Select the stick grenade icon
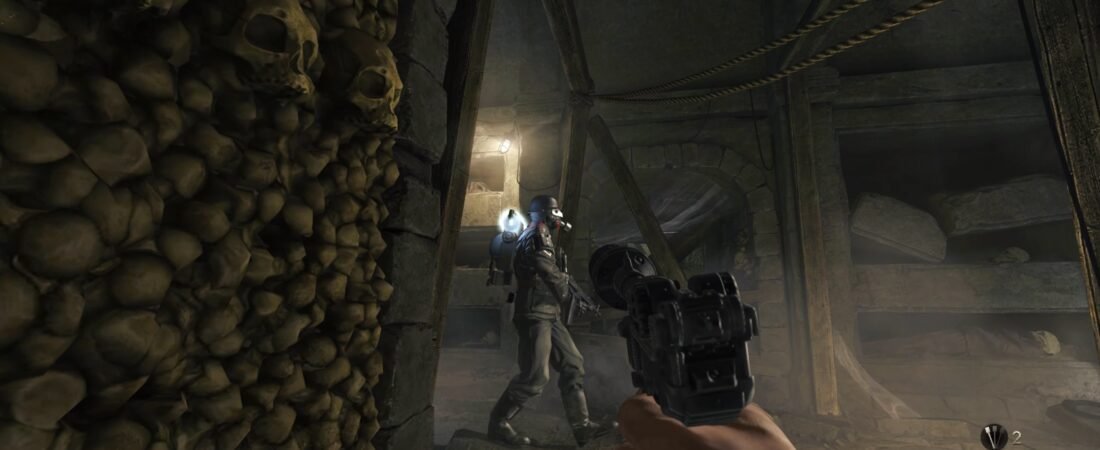The height and width of the screenshot is (450, 1100). [x=993, y=437]
